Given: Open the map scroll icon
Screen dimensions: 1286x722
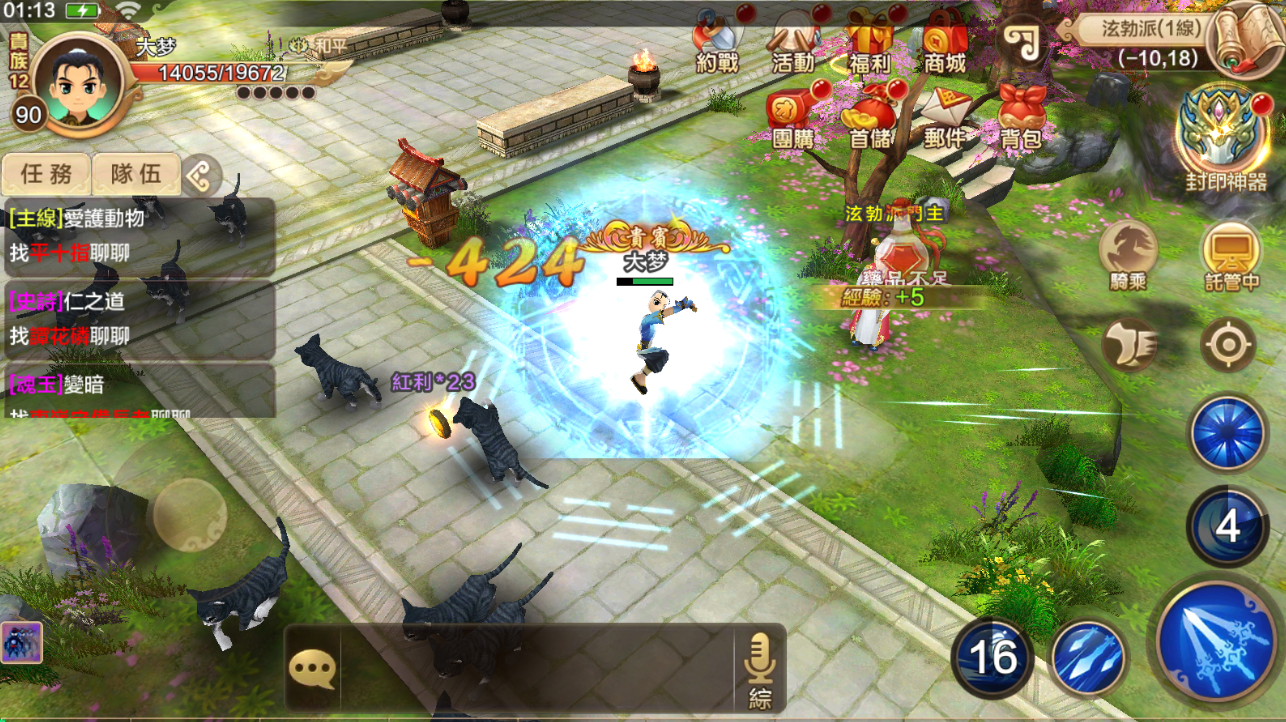Looking at the screenshot, I should (1246, 37).
